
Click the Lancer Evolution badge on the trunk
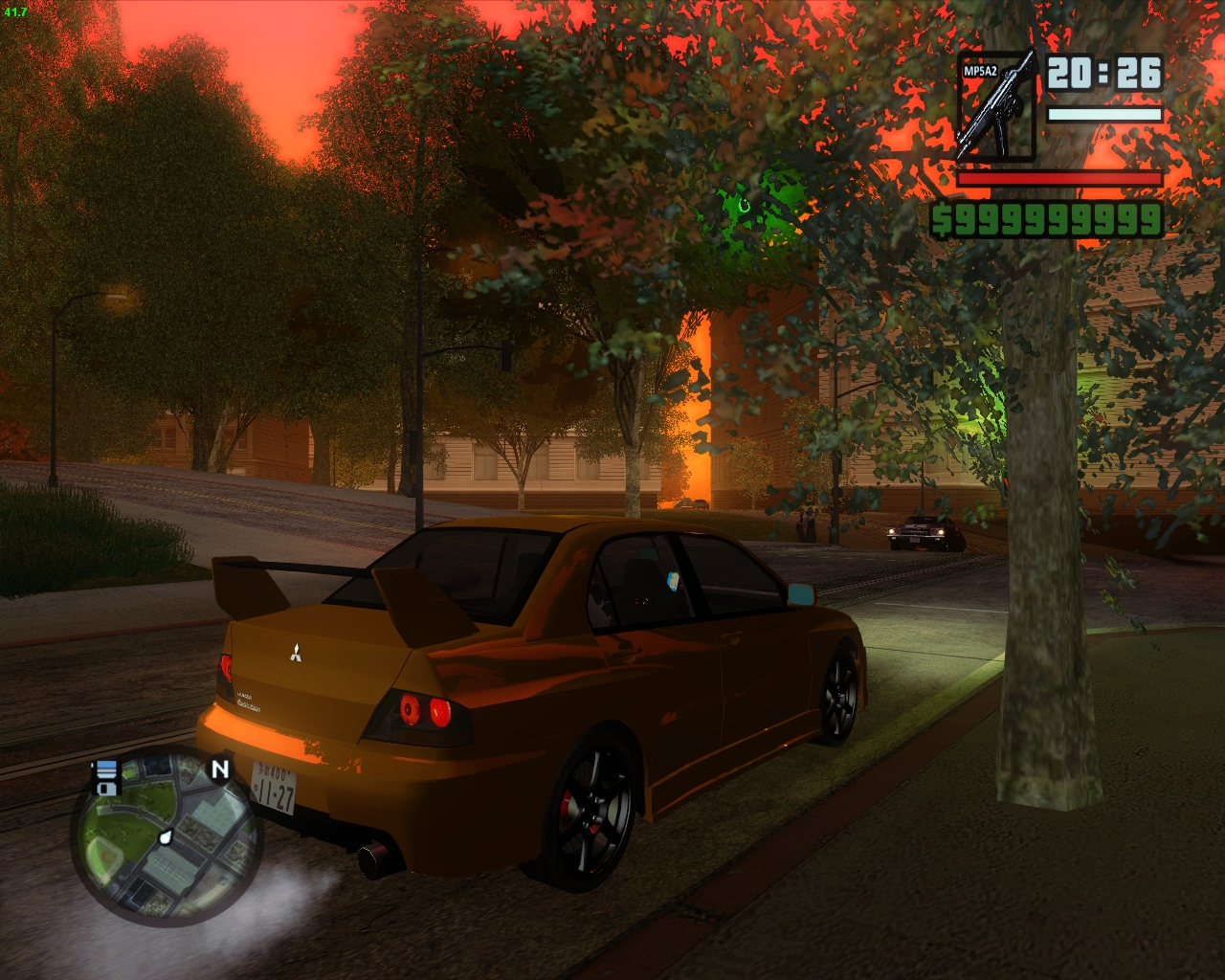[x=250, y=702]
